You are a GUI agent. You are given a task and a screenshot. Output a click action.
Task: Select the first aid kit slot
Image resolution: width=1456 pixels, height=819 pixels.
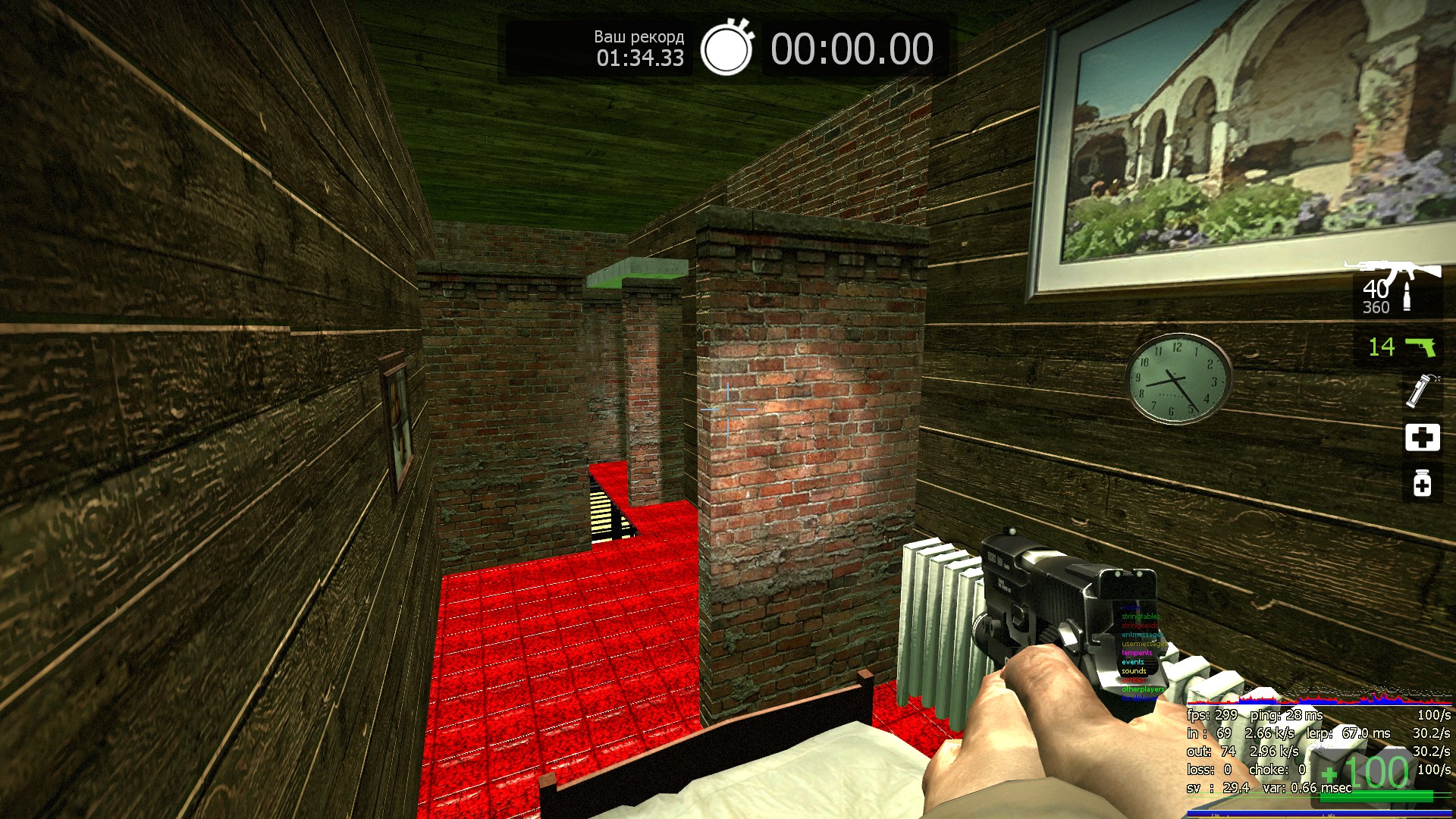[x=1422, y=438]
